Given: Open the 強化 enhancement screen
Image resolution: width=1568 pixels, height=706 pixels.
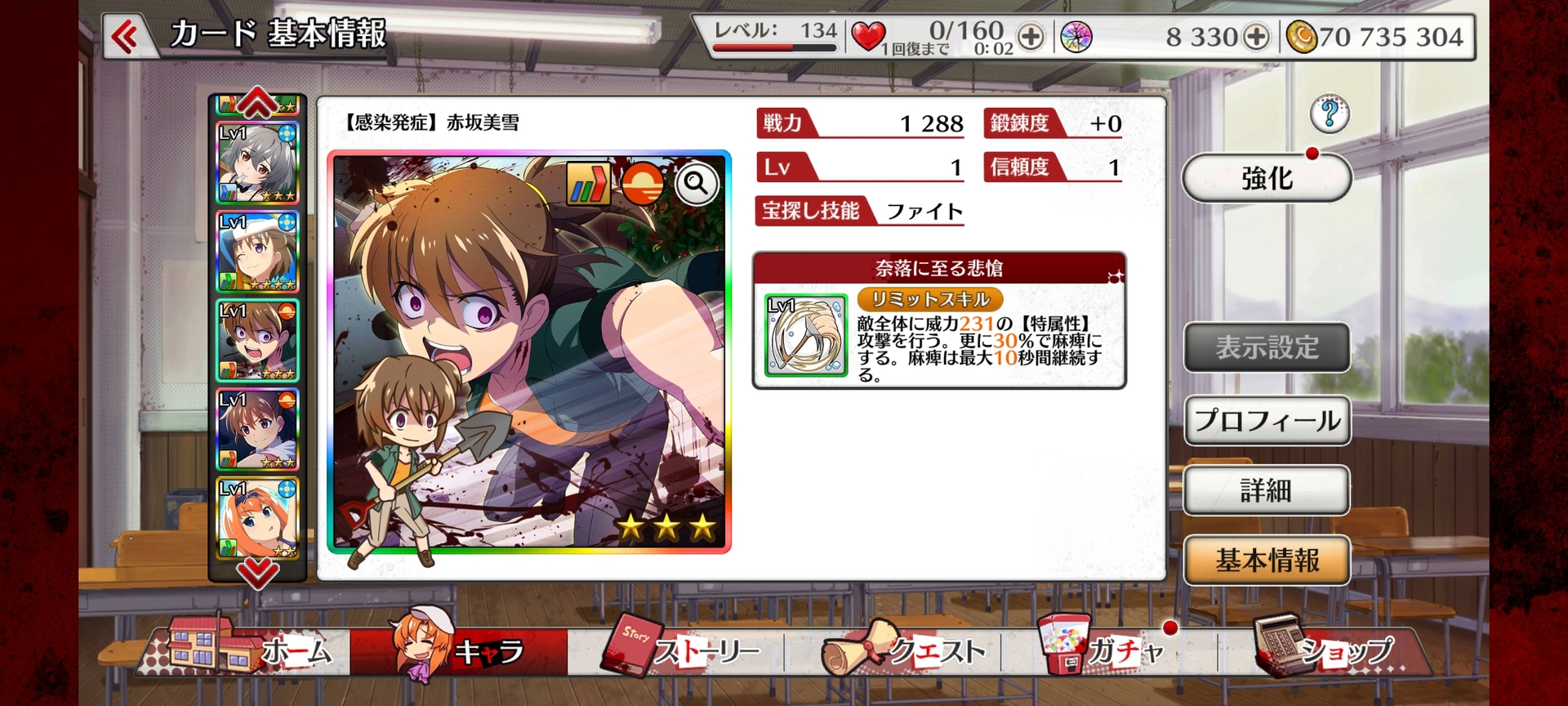Looking at the screenshot, I should 1266,177.
